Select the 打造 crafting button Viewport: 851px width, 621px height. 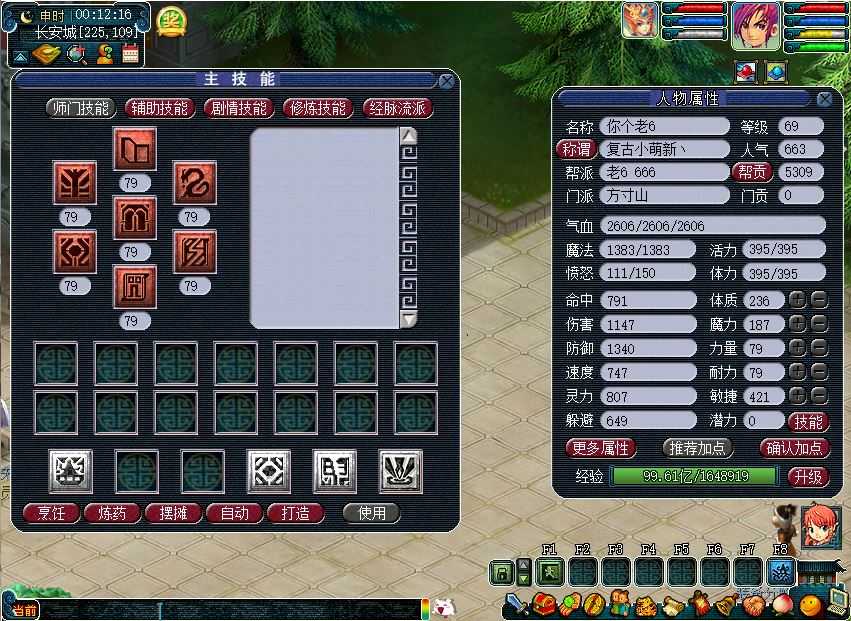pyautogui.click(x=296, y=513)
